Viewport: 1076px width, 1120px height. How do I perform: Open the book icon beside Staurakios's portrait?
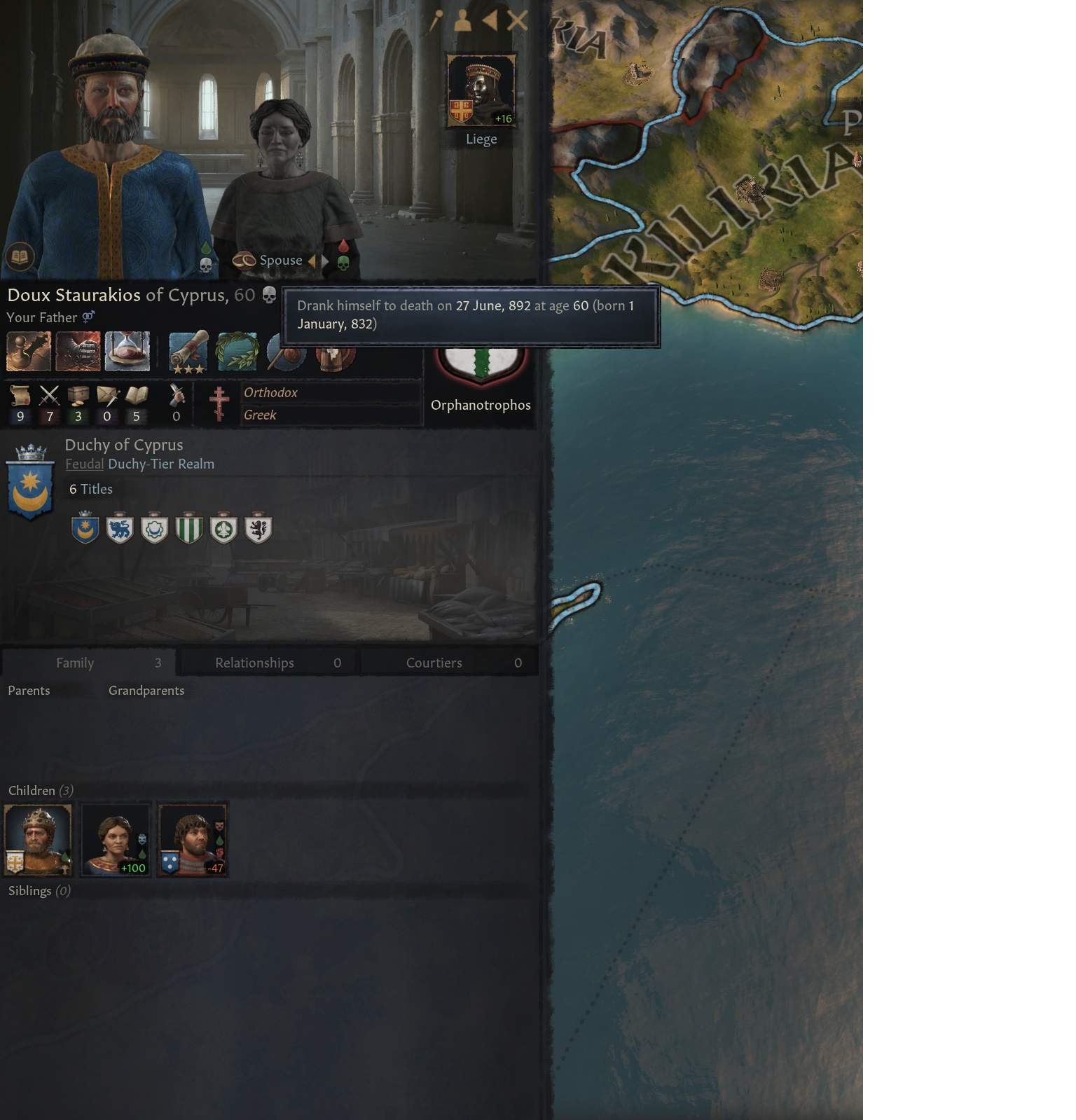[20, 256]
